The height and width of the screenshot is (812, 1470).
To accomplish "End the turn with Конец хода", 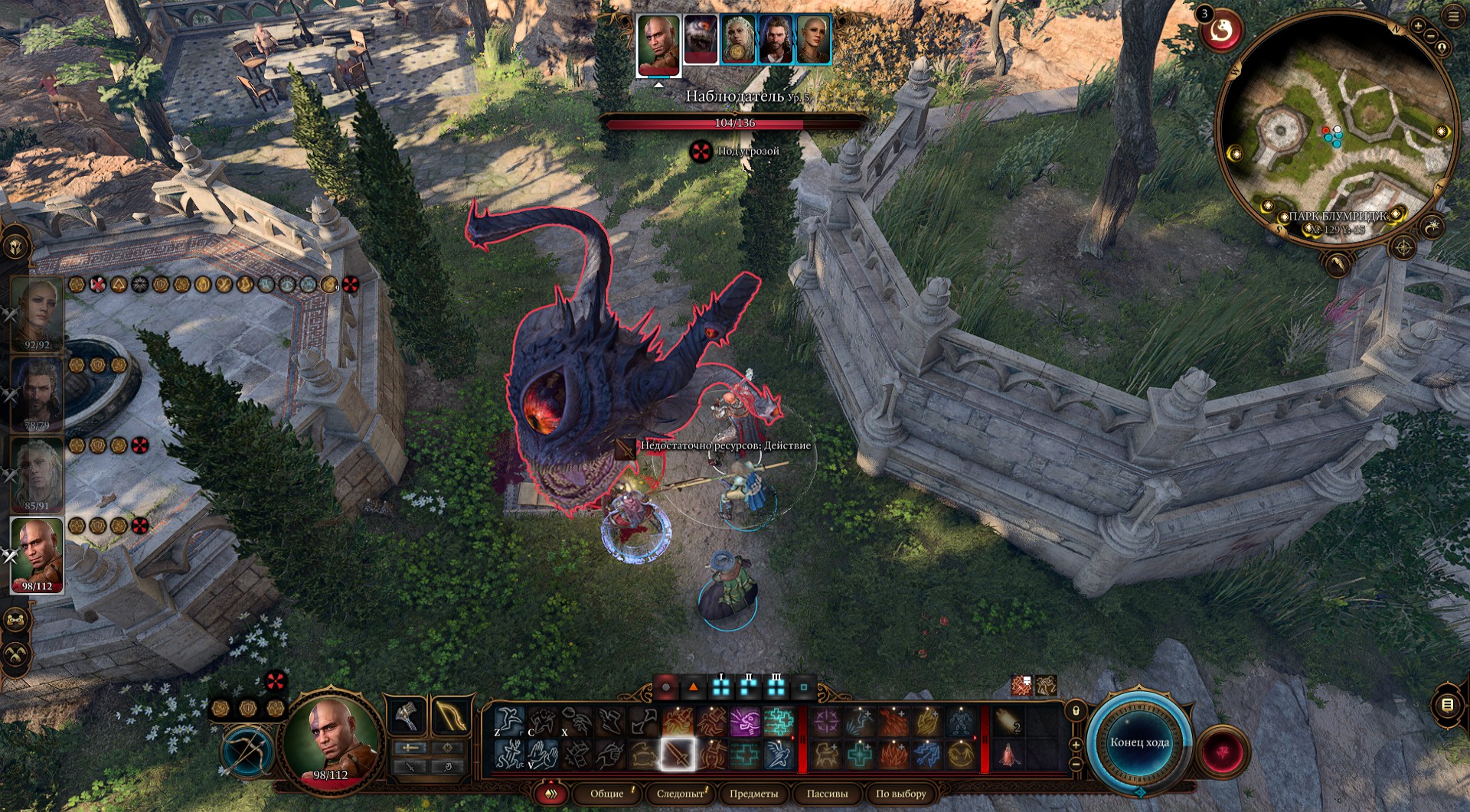I will (x=1139, y=742).
